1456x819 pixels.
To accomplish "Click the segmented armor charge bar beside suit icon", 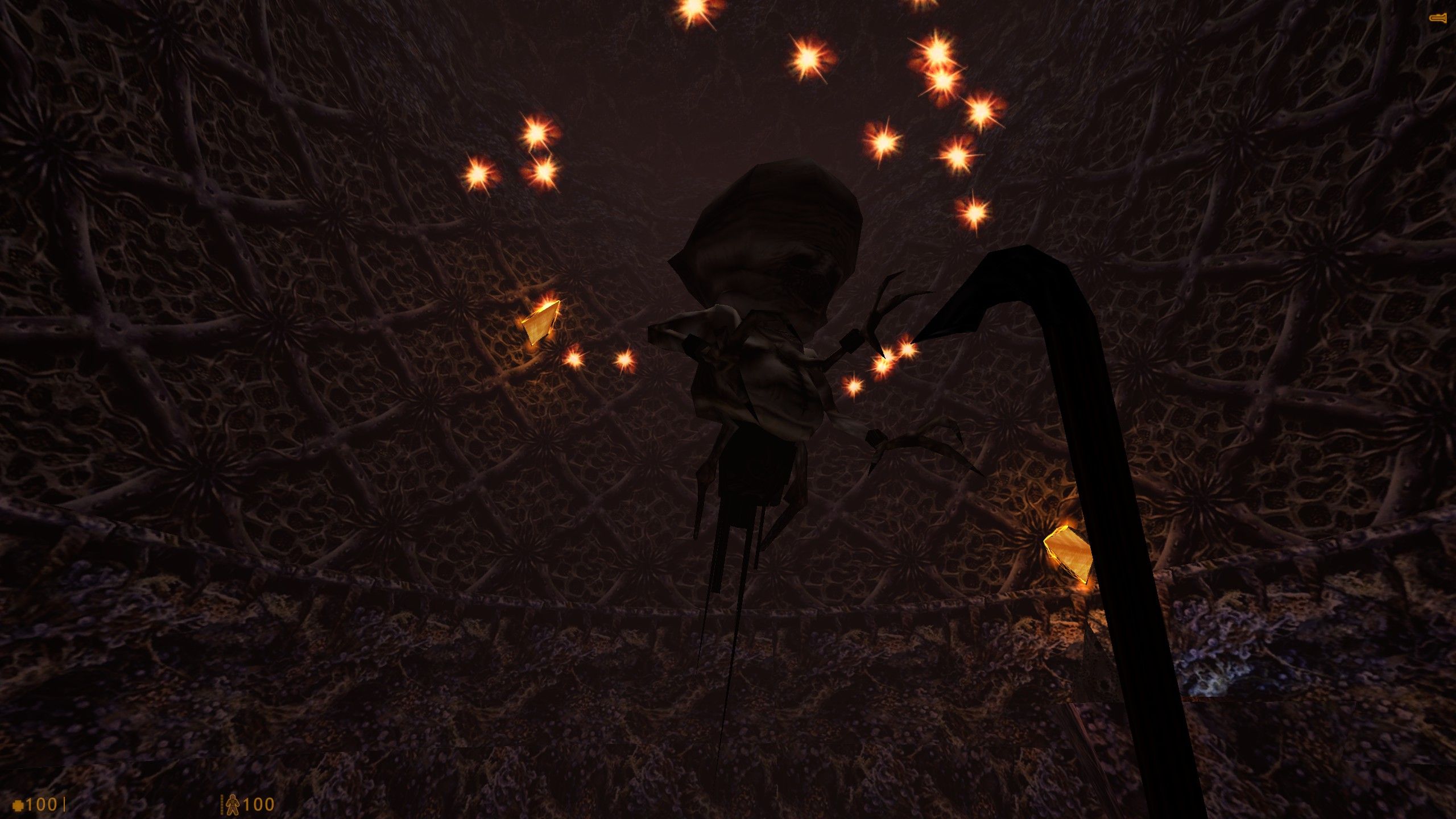I will coord(221,805).
